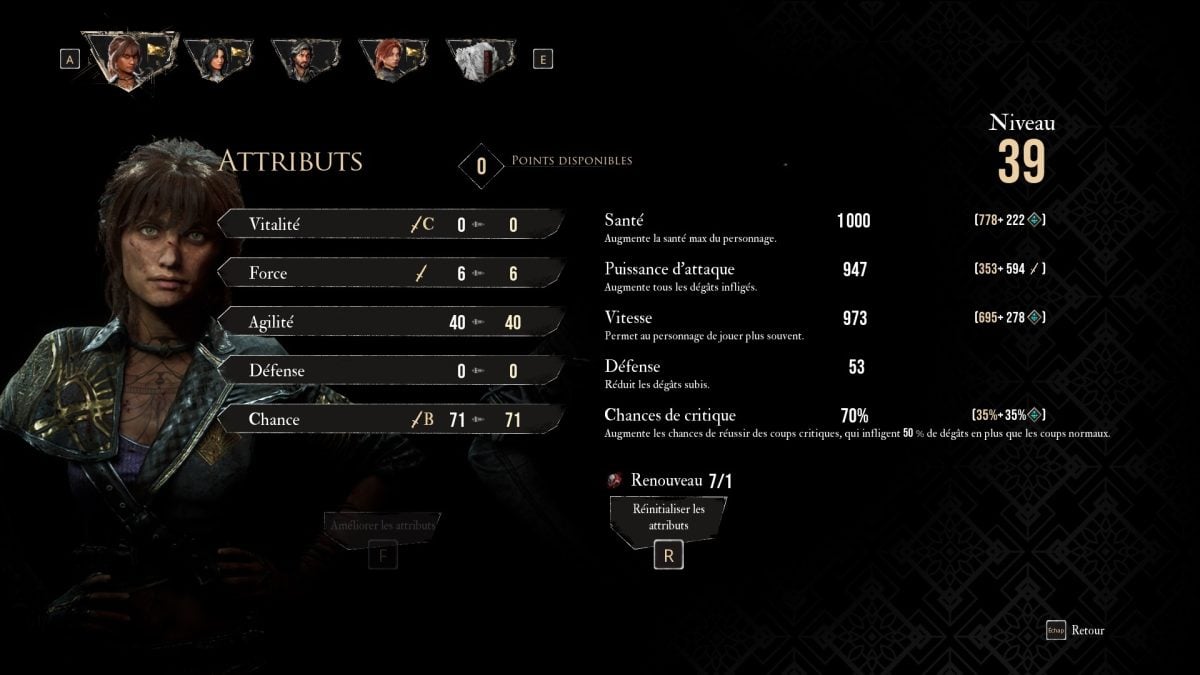Choose the Force attribute row
The width and height of the screenshot is (1200, 675).
pos(390,273)
